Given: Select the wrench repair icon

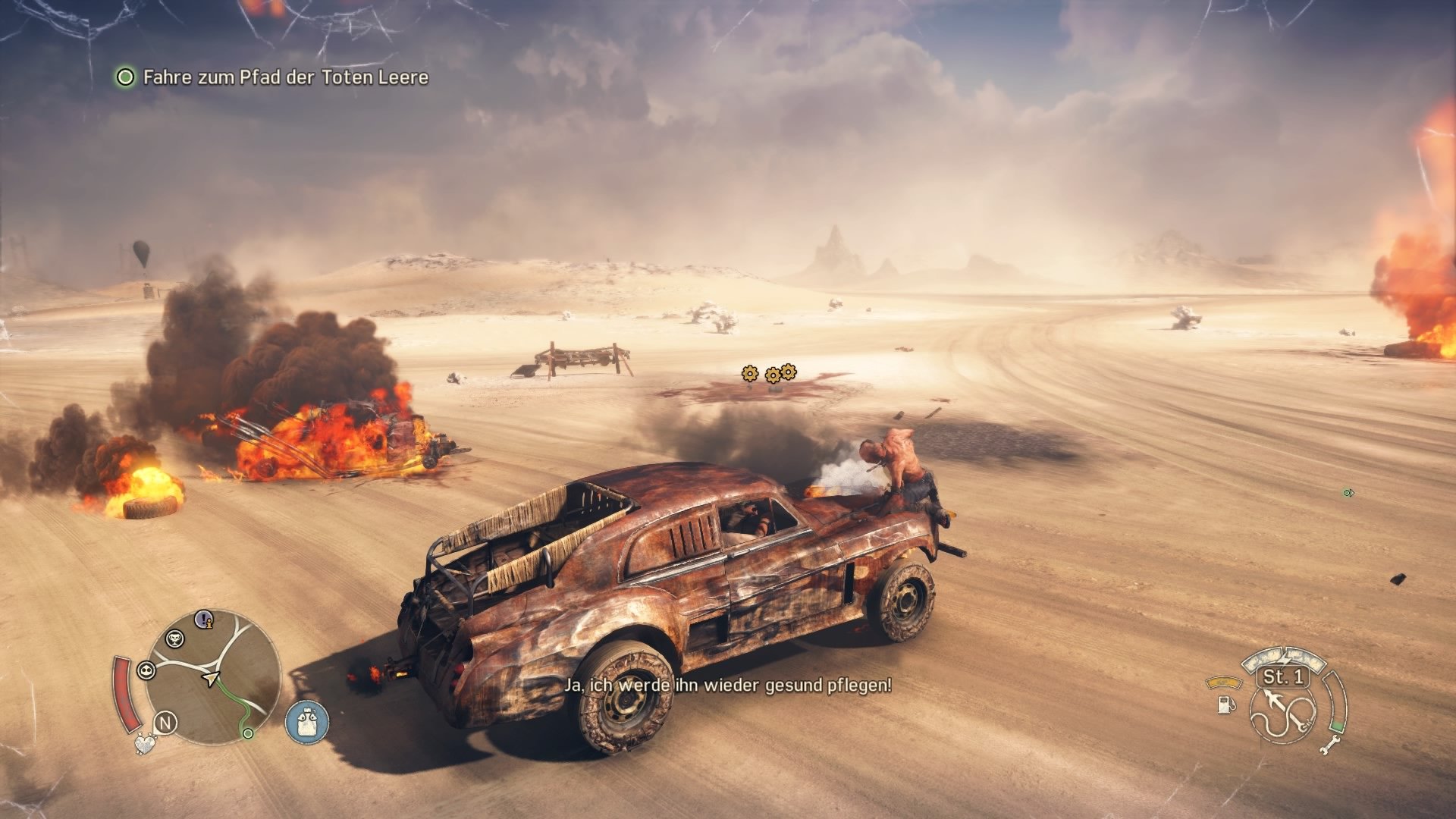Looking at the screenshot, I should point(1330,746).
